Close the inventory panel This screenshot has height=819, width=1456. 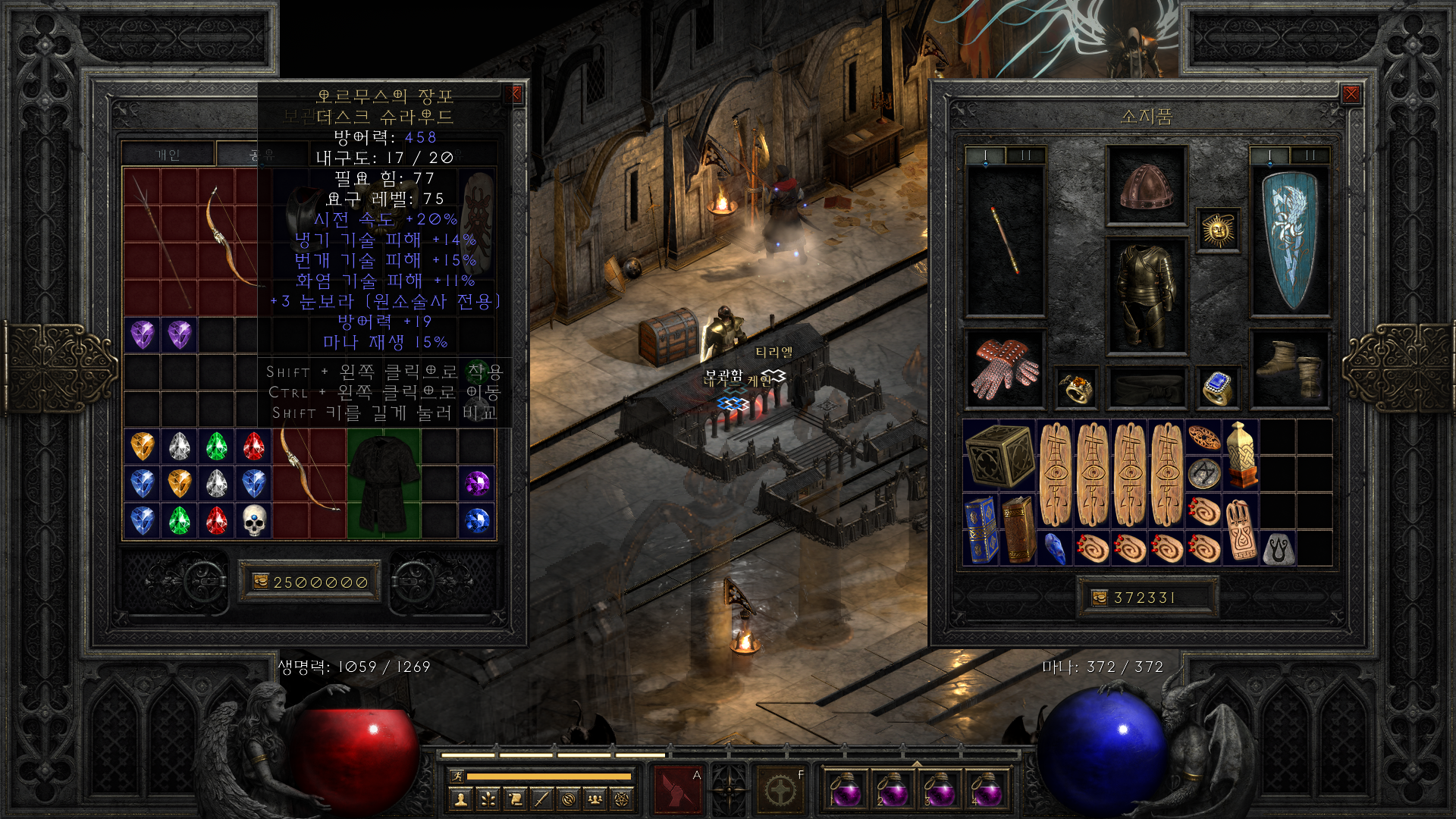click(1351, 94)
